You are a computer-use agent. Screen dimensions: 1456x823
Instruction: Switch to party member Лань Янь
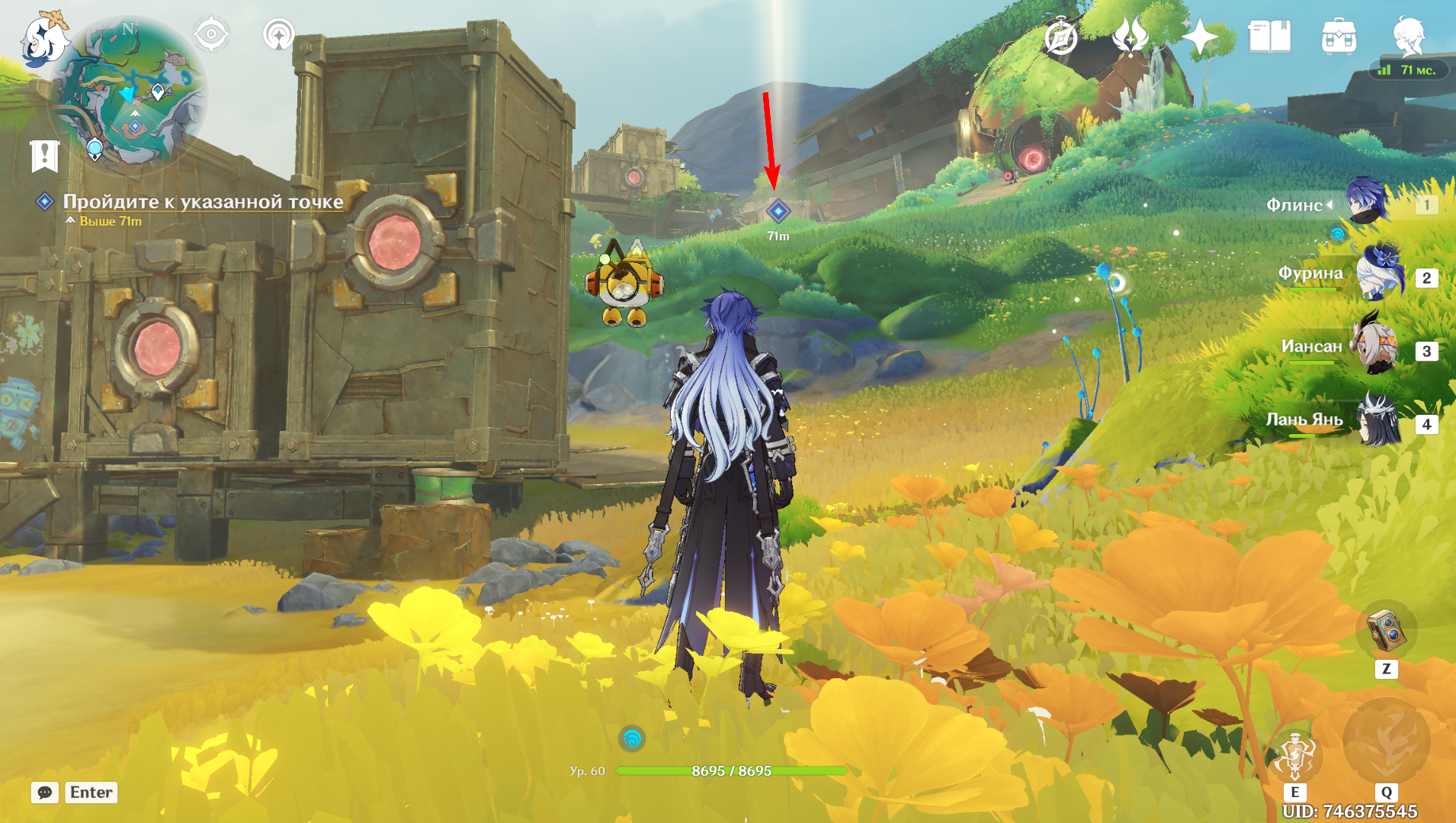(1380, 421)
